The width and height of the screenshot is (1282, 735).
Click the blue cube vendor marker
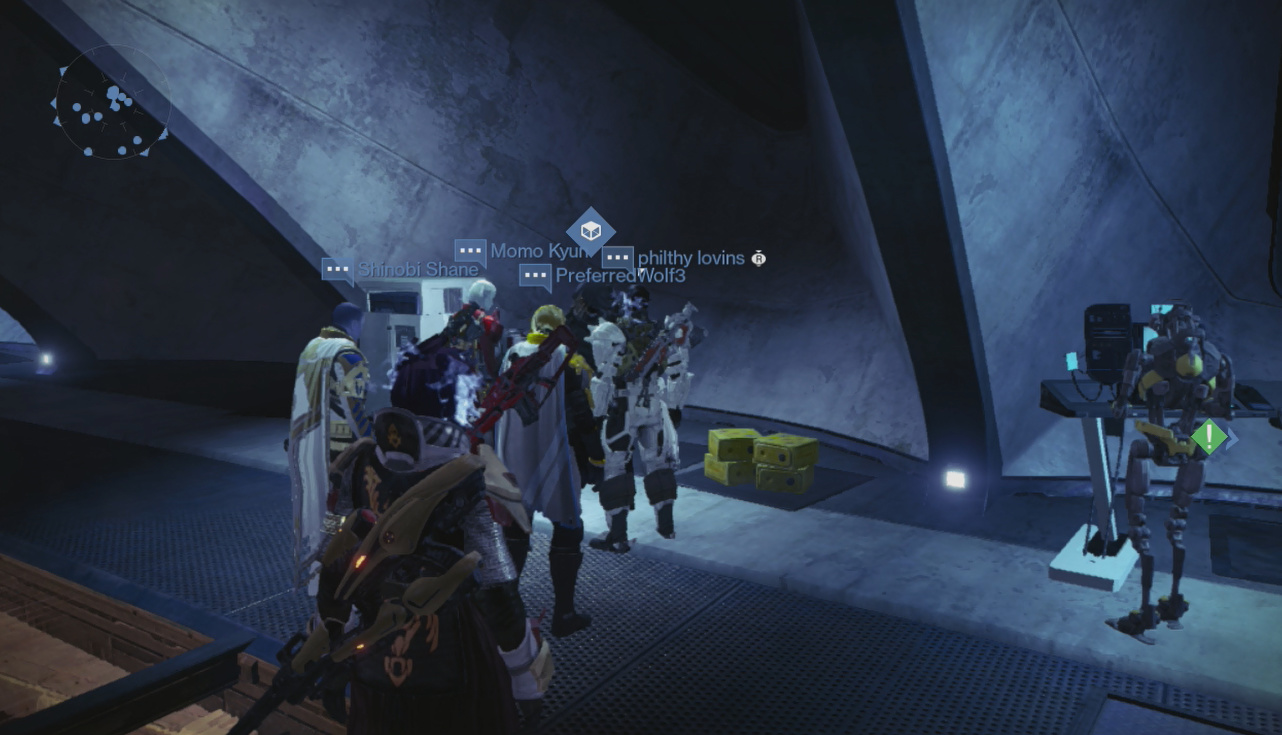click(x=590, y=231)
